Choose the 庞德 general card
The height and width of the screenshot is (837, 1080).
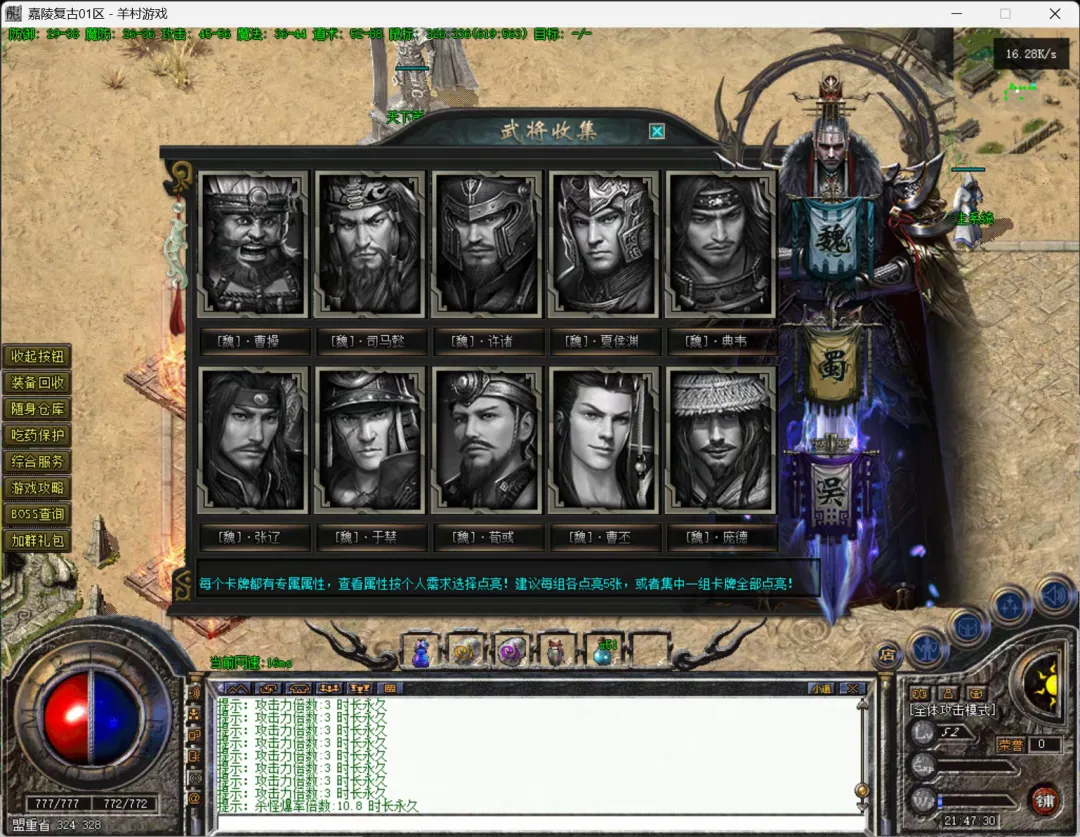(x=719, y=440)
